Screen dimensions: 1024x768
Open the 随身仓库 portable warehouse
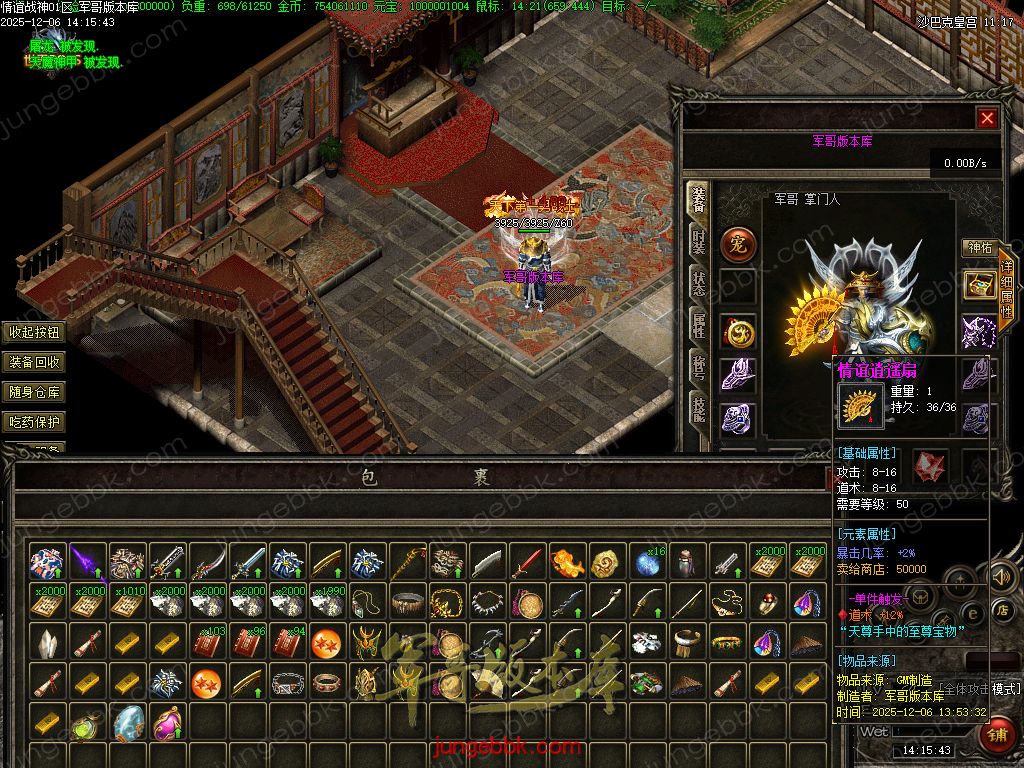pyautogui.click(x=34, y=393)
